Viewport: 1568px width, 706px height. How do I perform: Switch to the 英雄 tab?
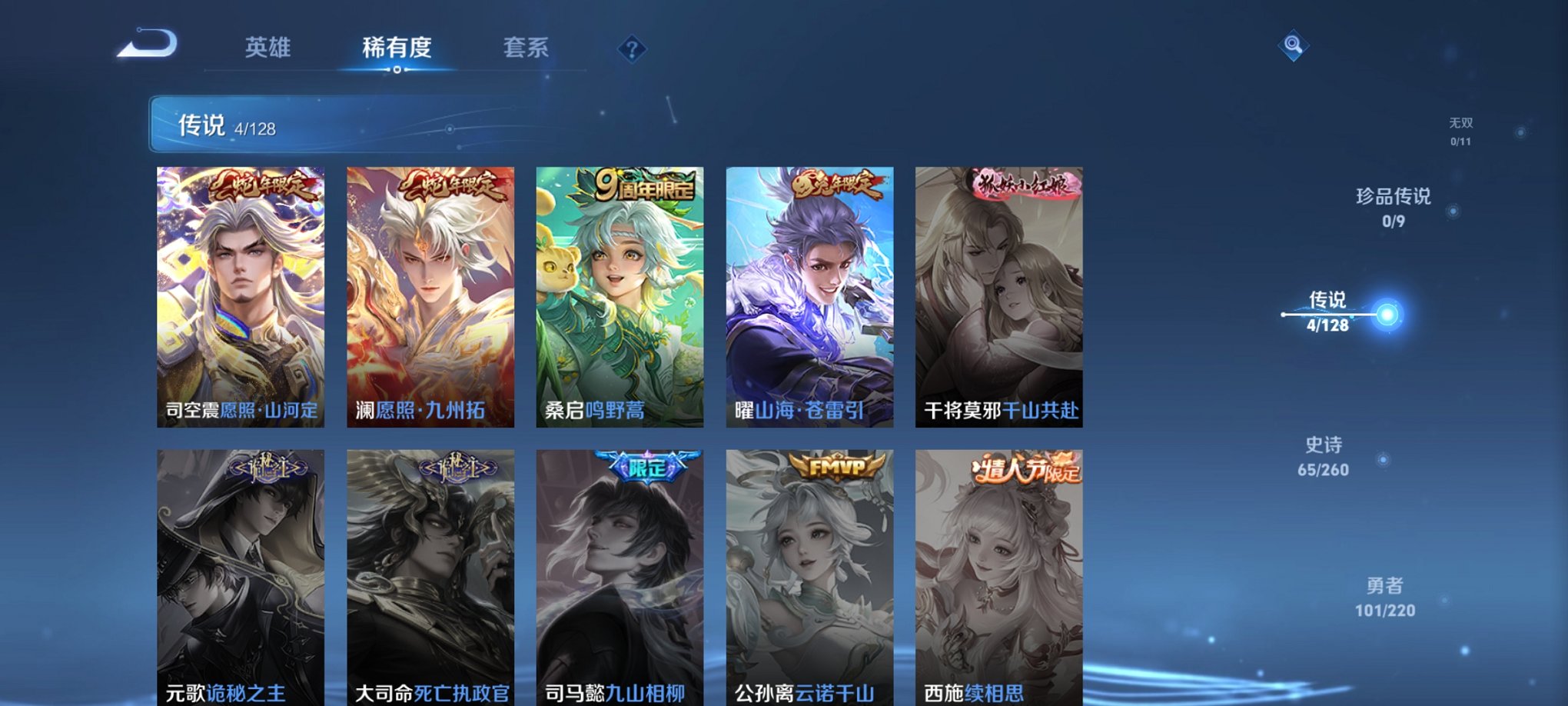[x=268, y=48]
